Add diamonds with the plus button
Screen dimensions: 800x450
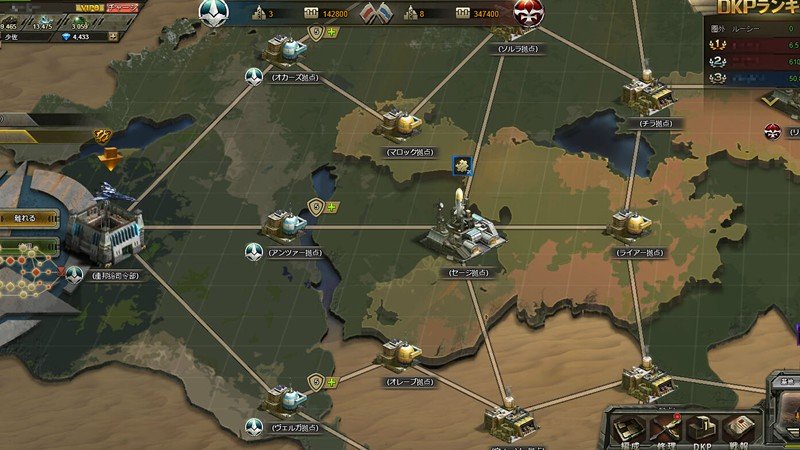(113, 37)
